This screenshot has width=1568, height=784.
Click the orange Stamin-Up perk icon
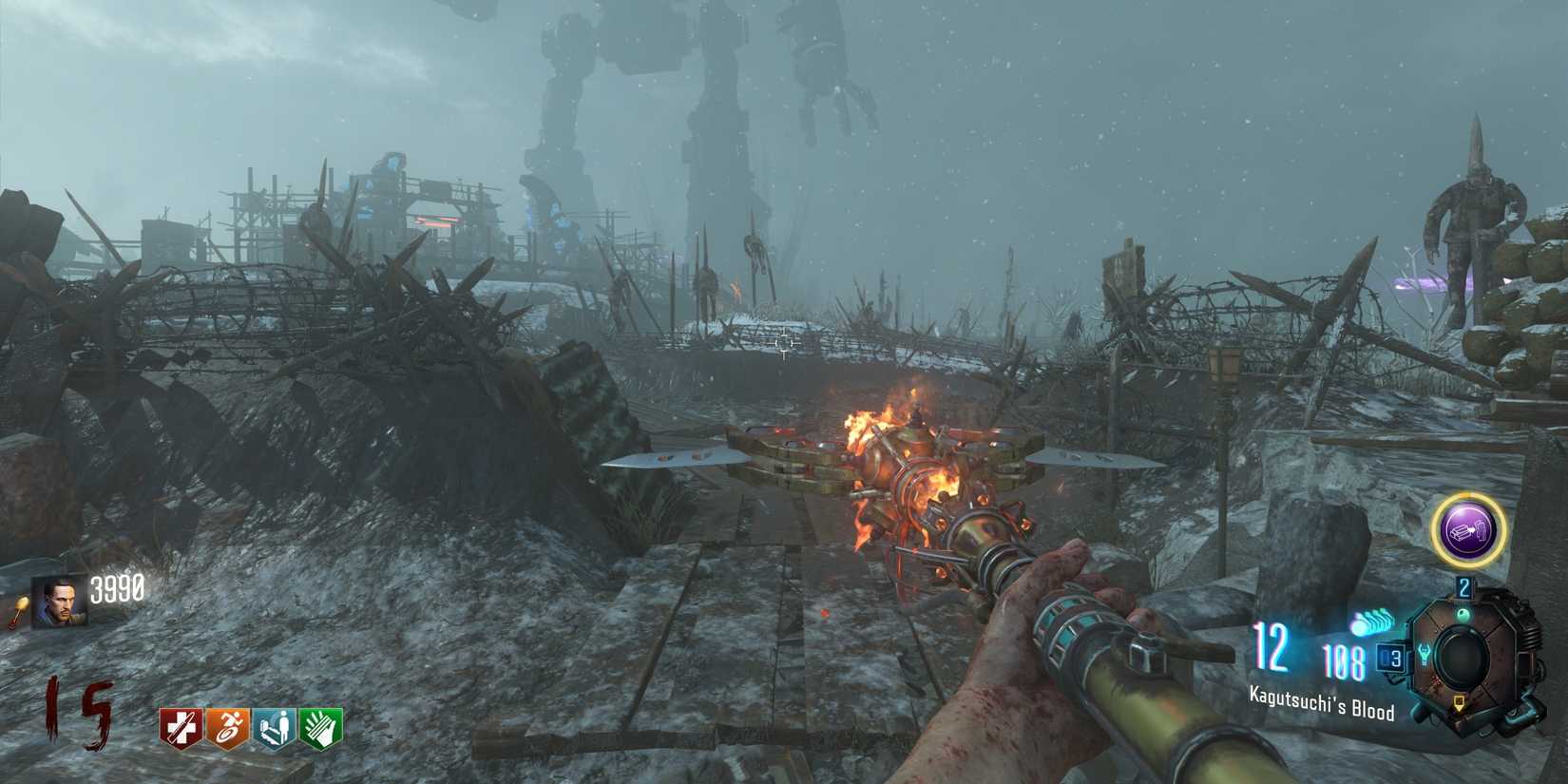228,725
